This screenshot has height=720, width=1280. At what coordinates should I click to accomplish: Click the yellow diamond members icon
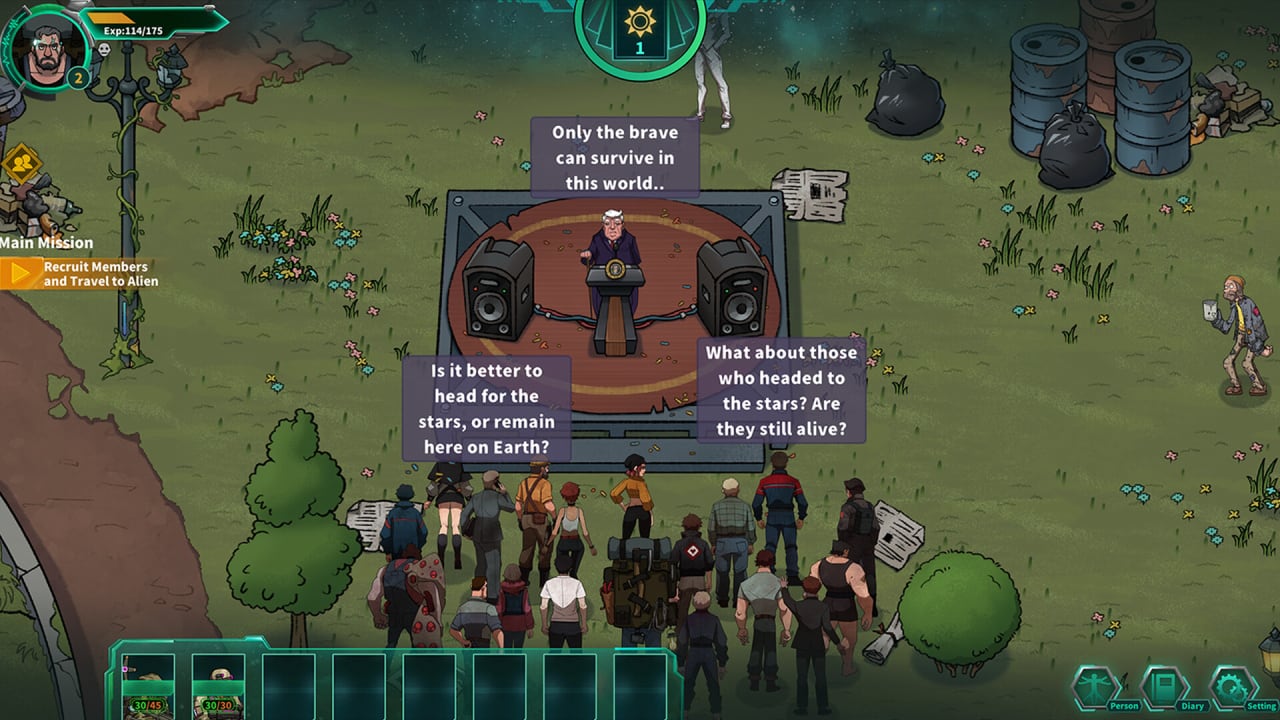point(20,162)
